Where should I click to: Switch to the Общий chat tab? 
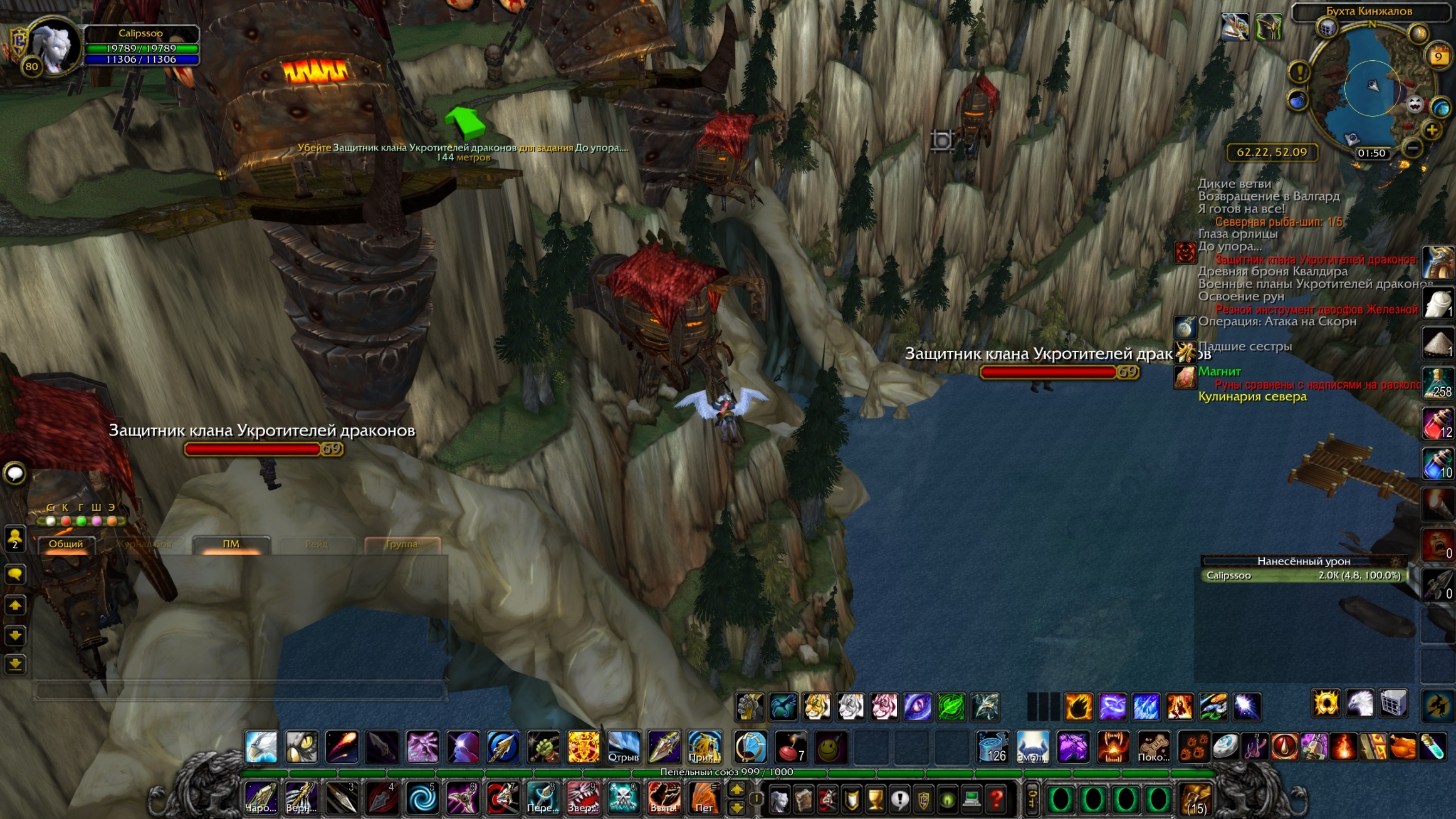point(66,544)
